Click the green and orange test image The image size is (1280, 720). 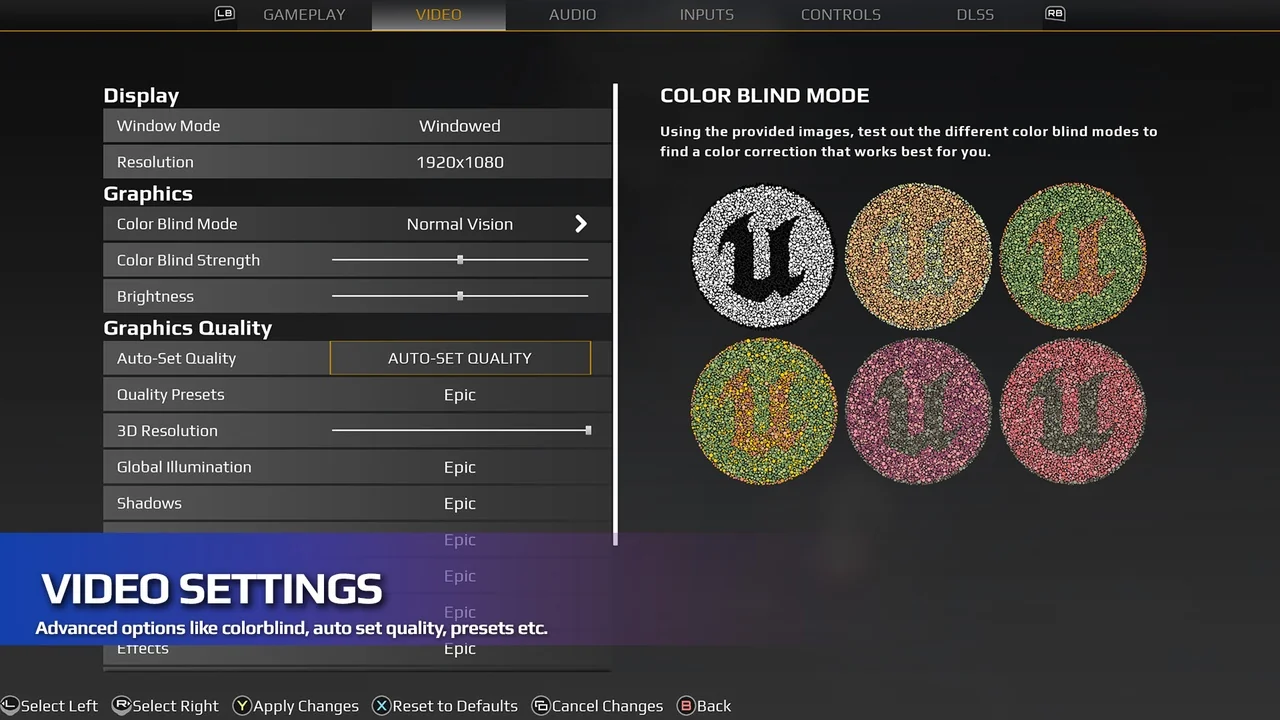[1073, 256]
